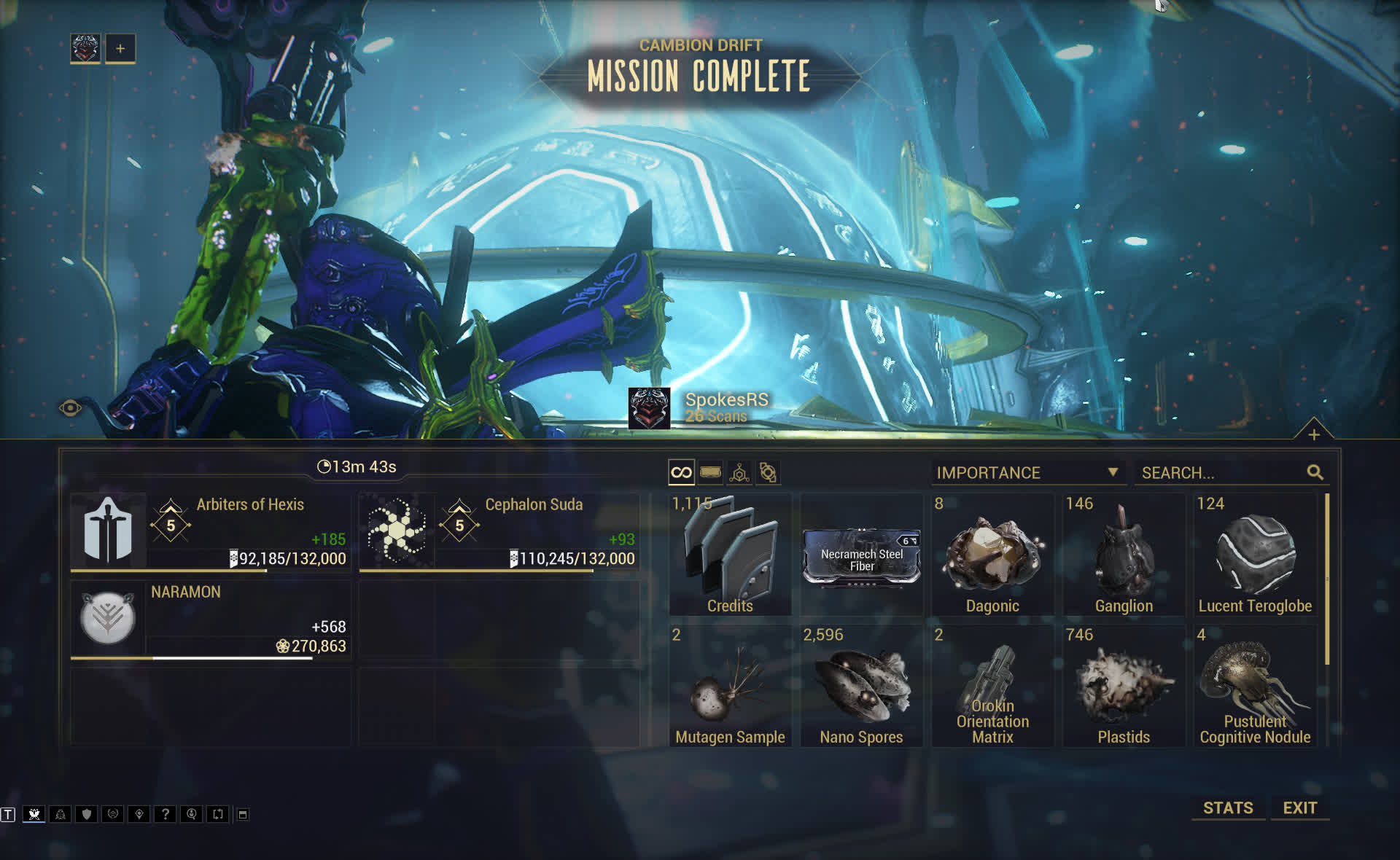Select the Dagonic reward tile
Viewport: 1400px width, 860px height.
coord(992,555)
